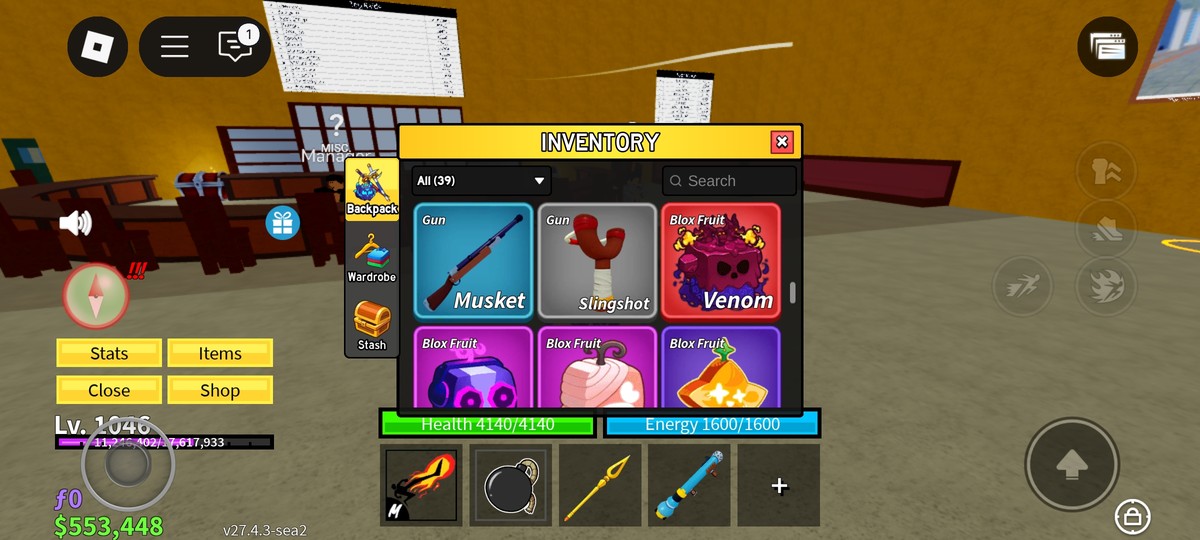Screen dimensions: 1200x540
Task: Select the Musket gun item
Action: pyautogui.click(x=474, y=261)
